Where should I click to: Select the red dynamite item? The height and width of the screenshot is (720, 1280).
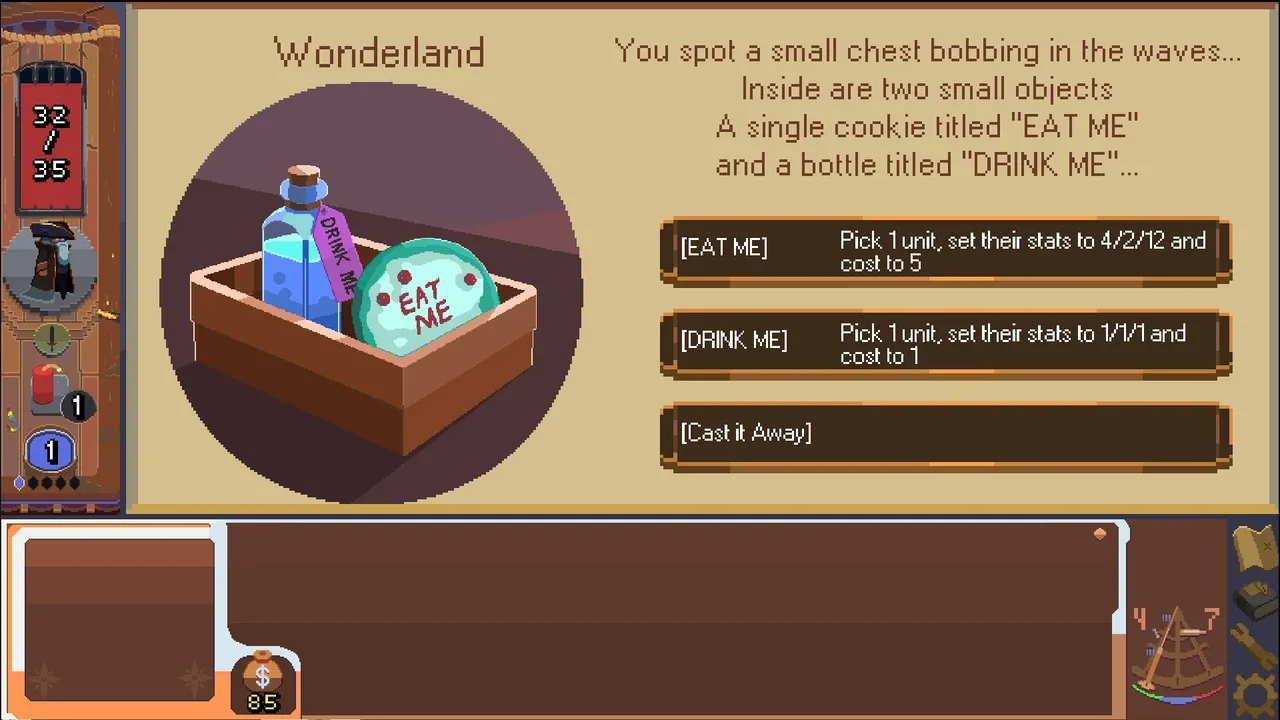point(47,387)
